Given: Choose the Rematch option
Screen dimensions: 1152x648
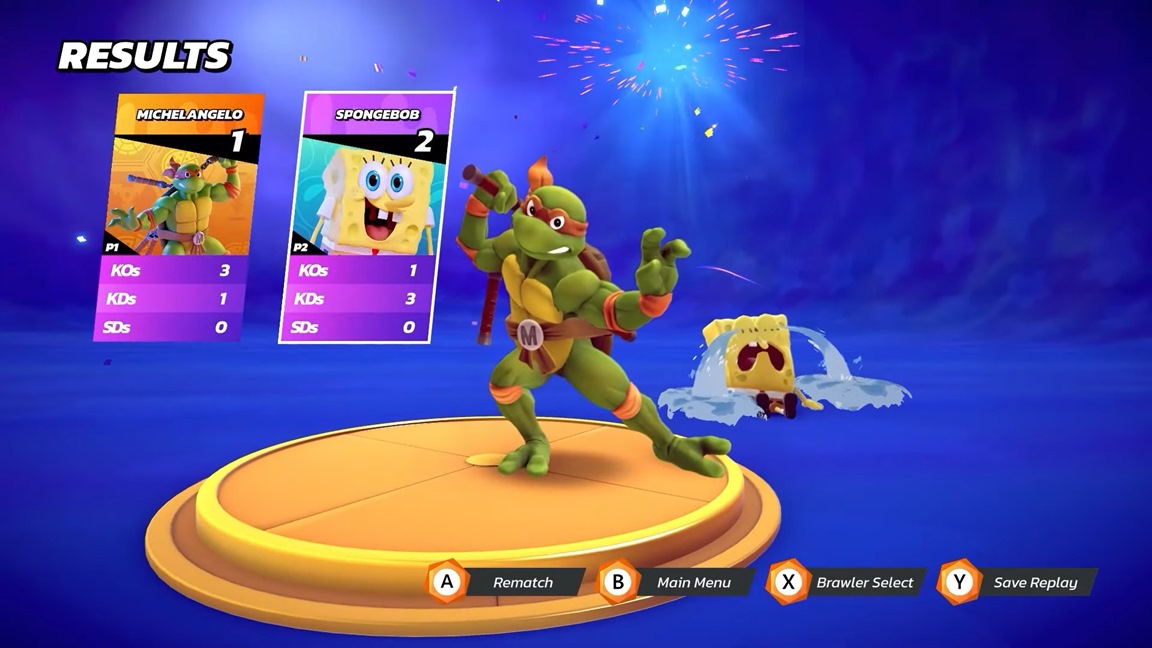Looking at the screenshot, I should (x=506, y=582).
